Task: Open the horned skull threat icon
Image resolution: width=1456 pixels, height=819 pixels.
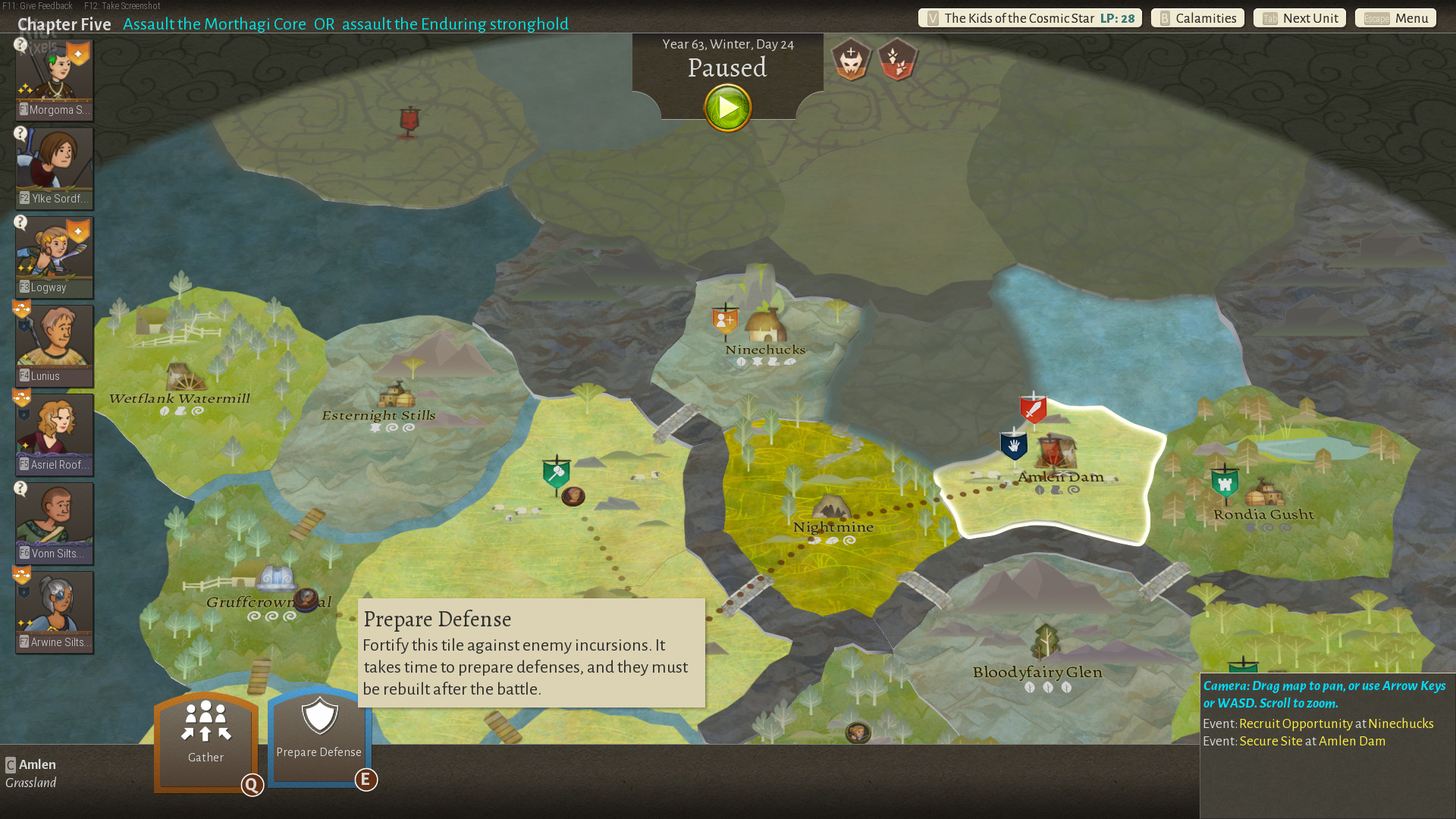Action: [851, 59]
